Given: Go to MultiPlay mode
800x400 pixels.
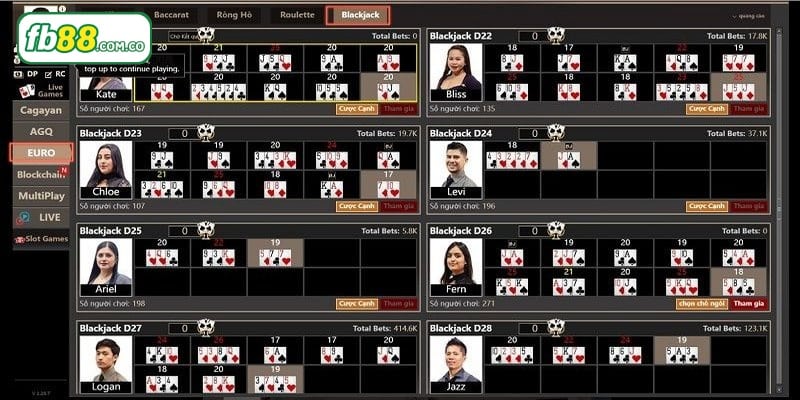Looking at the screenshot, I should point(41,196).
